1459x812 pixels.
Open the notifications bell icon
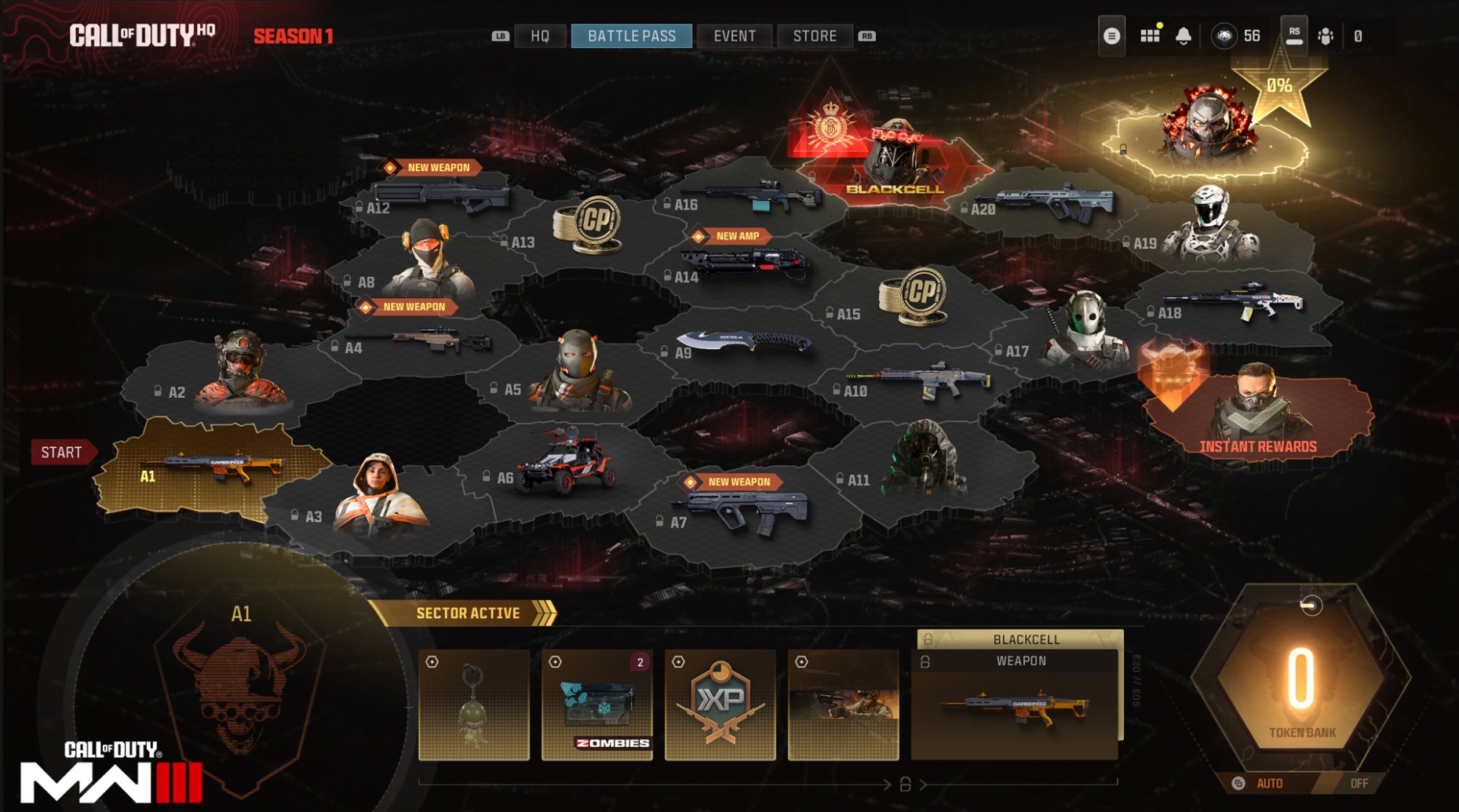coord(1183,35)
